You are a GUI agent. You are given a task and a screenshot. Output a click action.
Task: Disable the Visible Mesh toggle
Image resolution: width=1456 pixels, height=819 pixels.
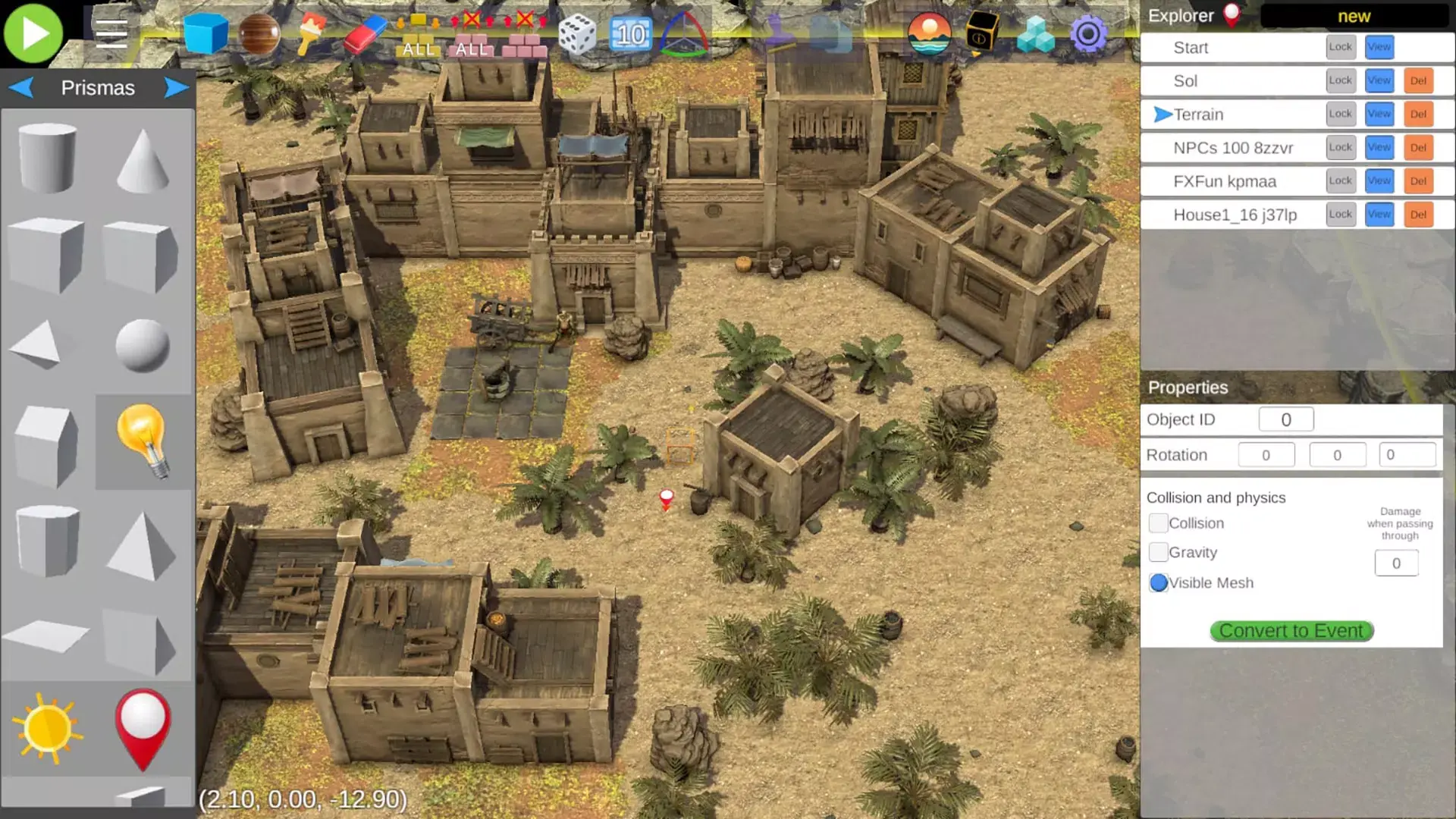click(x=1159, y=583)
